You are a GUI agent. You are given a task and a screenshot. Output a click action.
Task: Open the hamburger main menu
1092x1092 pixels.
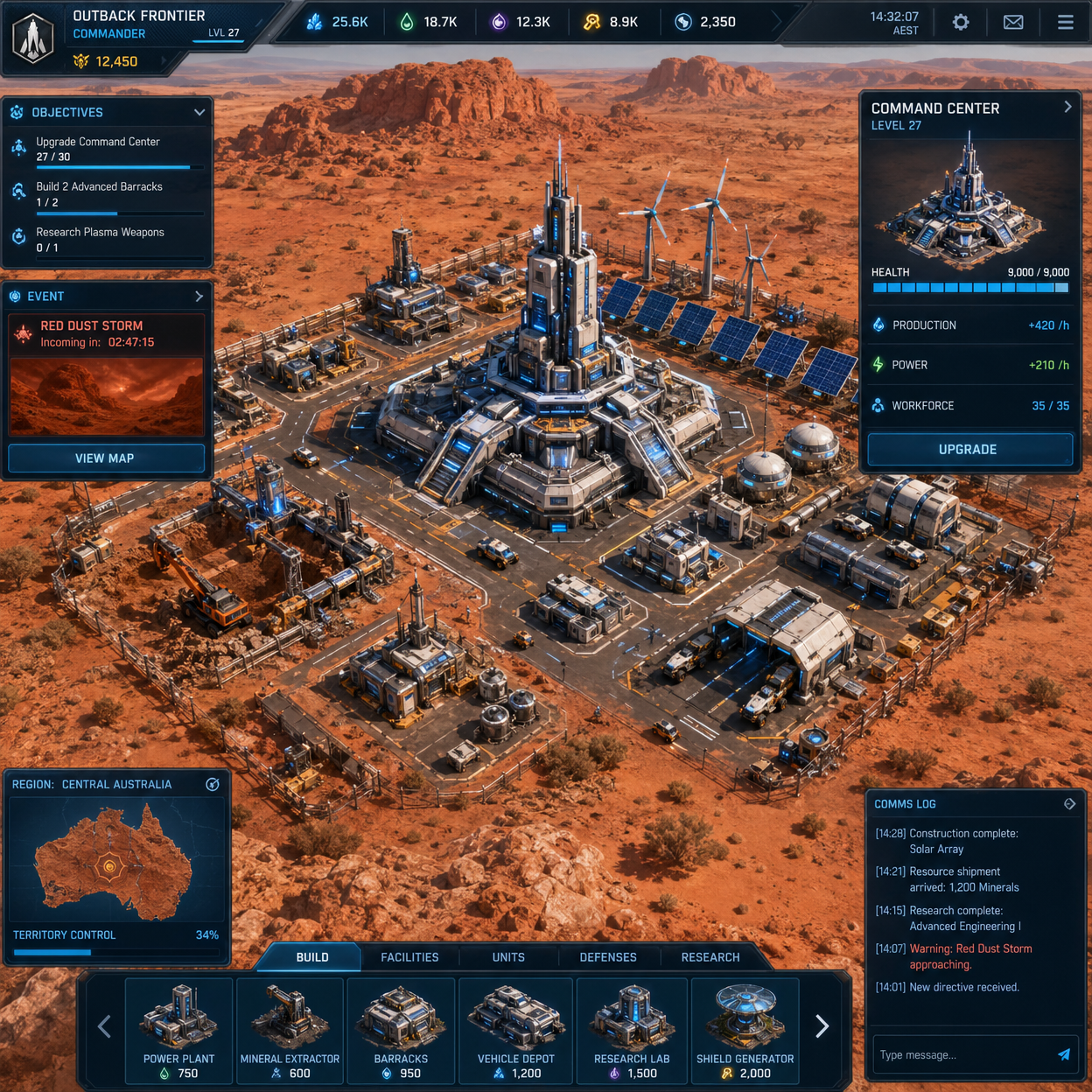1065,22
